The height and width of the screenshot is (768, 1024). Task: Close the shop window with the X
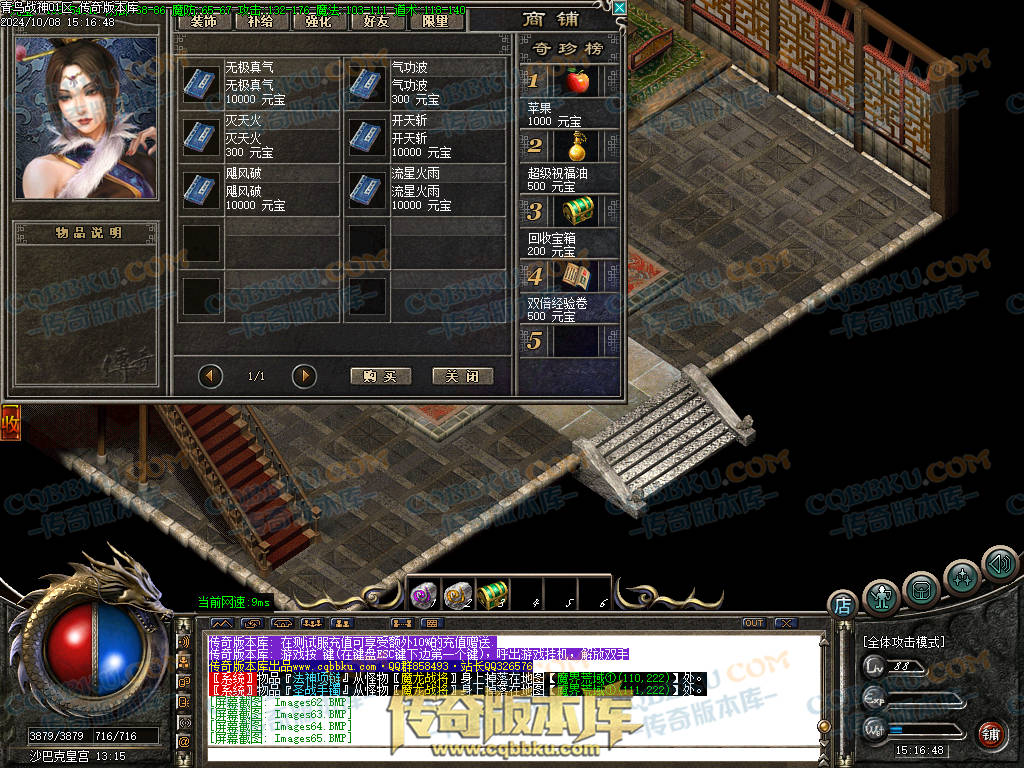tap(620, 8)
